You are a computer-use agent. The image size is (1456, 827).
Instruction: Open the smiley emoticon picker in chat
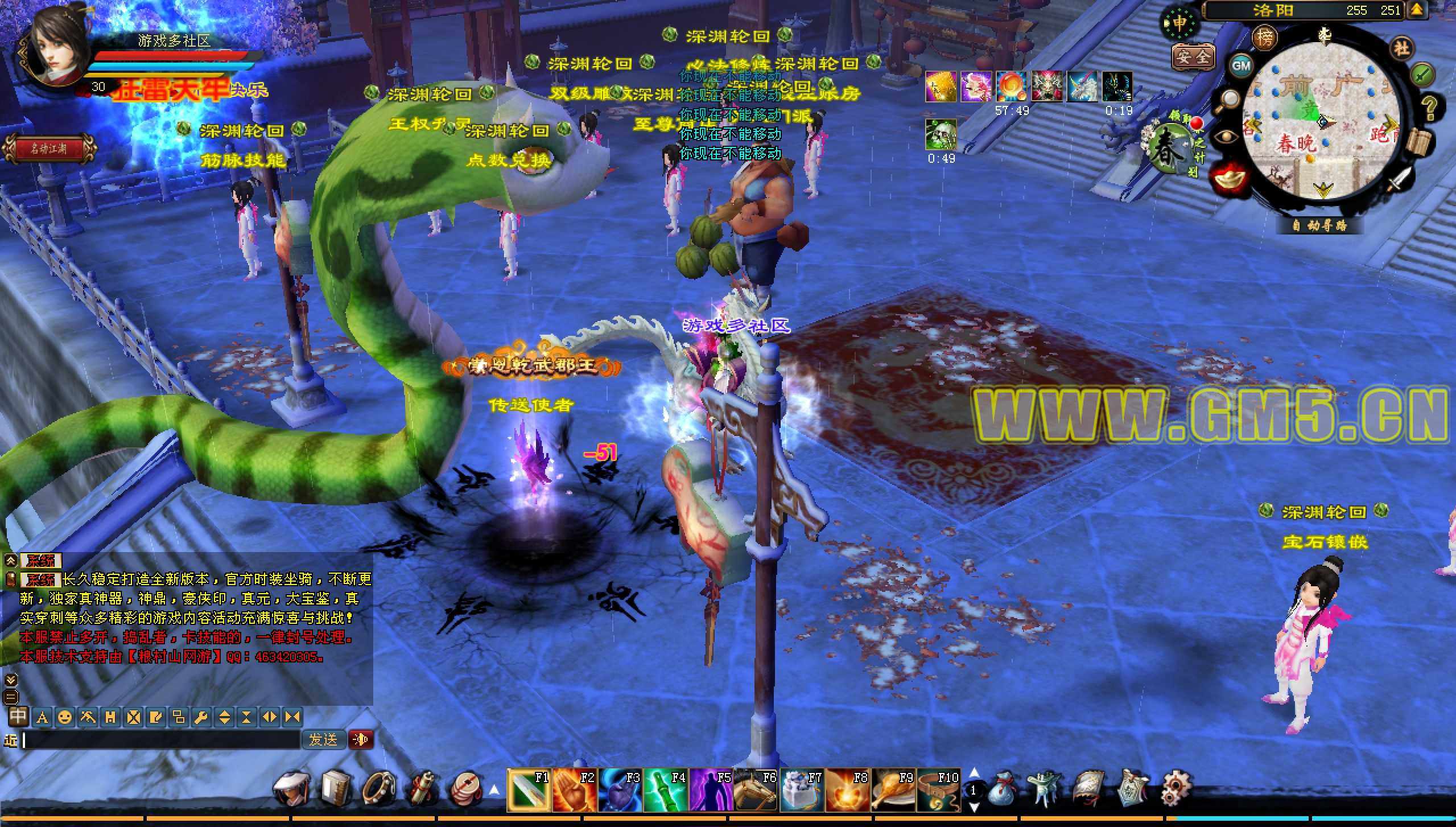pyautogui.click(x=65, y=718)
